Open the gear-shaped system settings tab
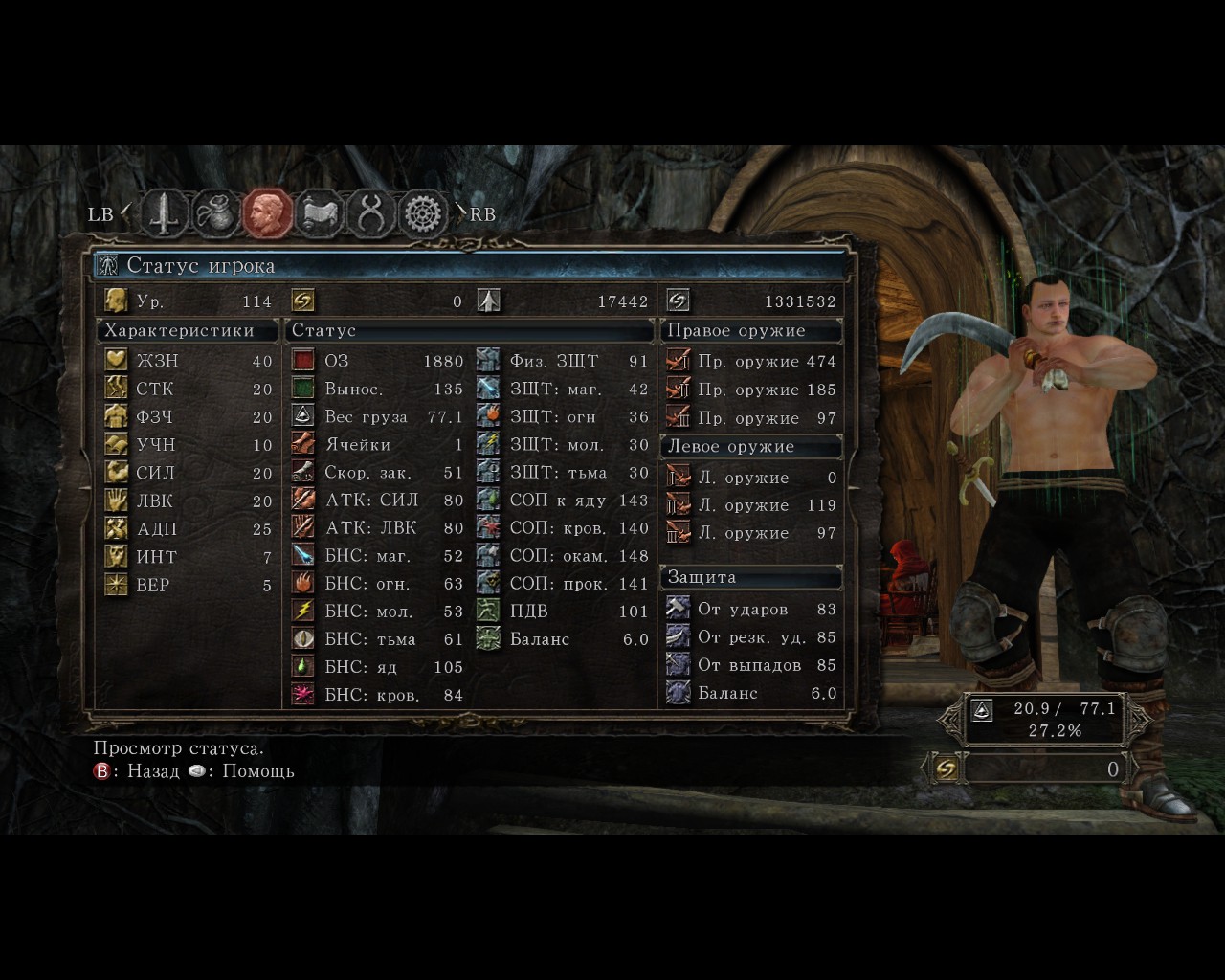This screenshot has height=980, width=1225. click(423, 213)
